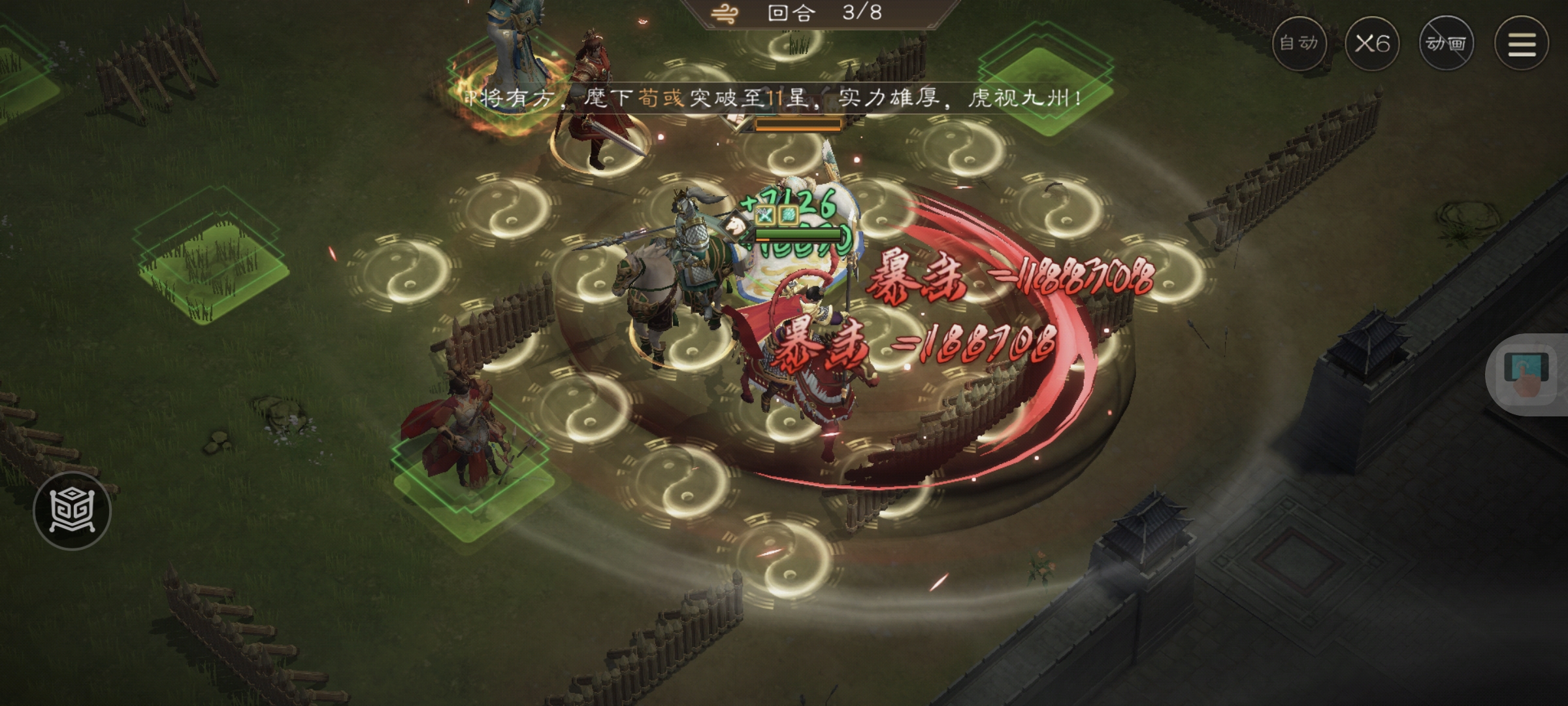Click the book icon under the announcement banner
Screen dimensions: 1568x706
coord(736,119)
